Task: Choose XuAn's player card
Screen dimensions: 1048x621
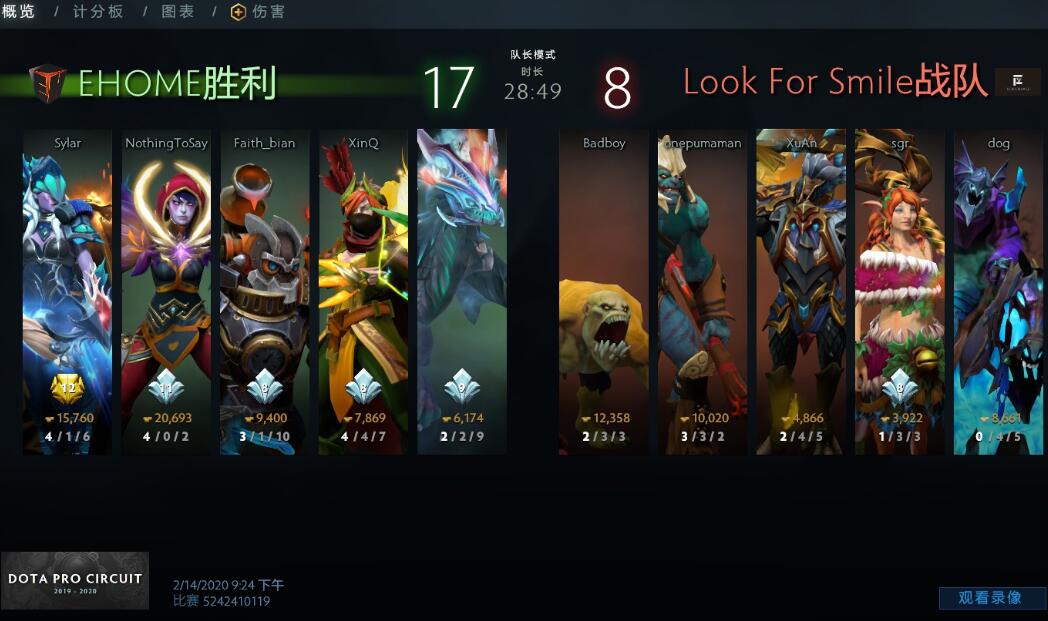Action: (801, 291)
